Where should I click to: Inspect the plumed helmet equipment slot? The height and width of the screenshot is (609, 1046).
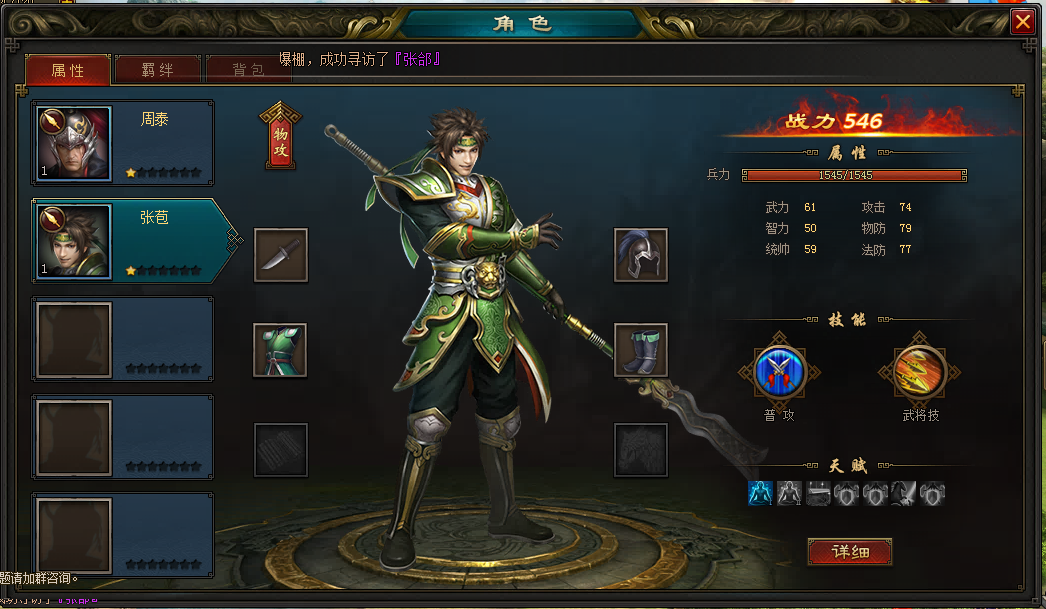(640, 255)
